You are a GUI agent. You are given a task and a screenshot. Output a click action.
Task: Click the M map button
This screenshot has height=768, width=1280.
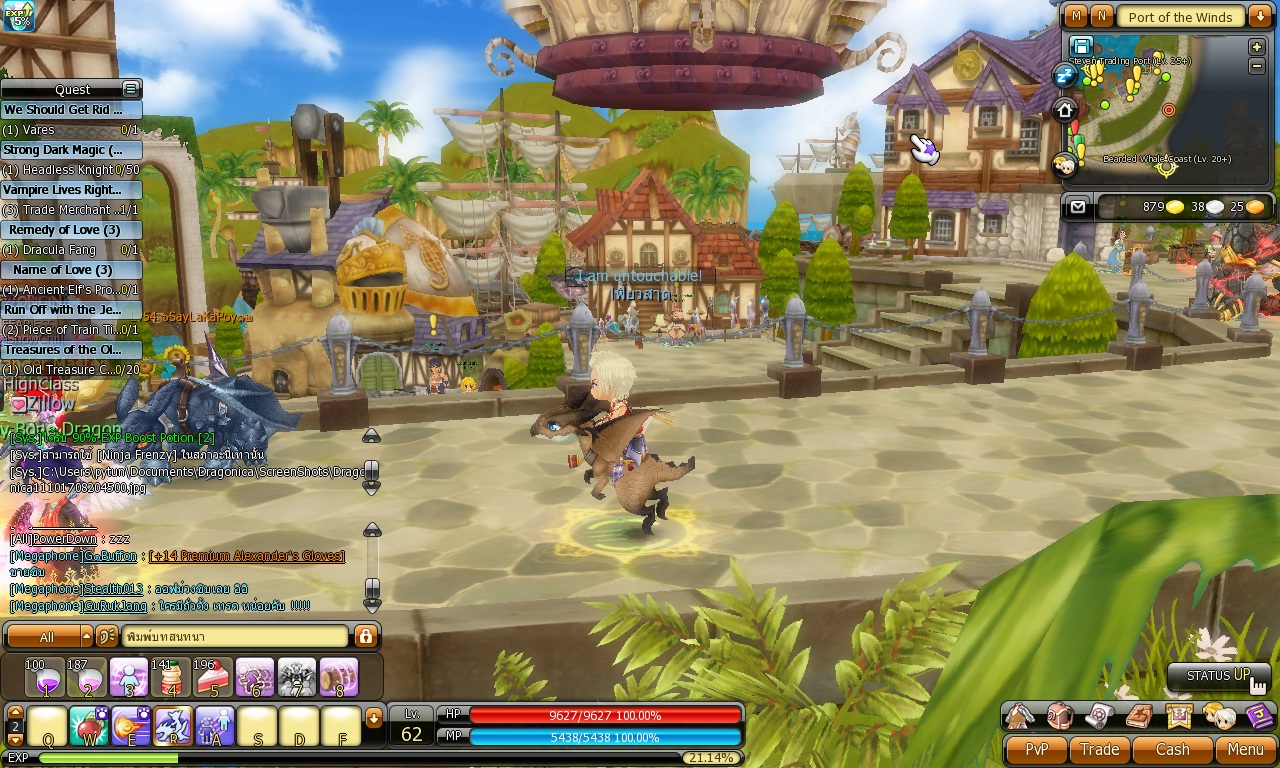point(1076,16)
